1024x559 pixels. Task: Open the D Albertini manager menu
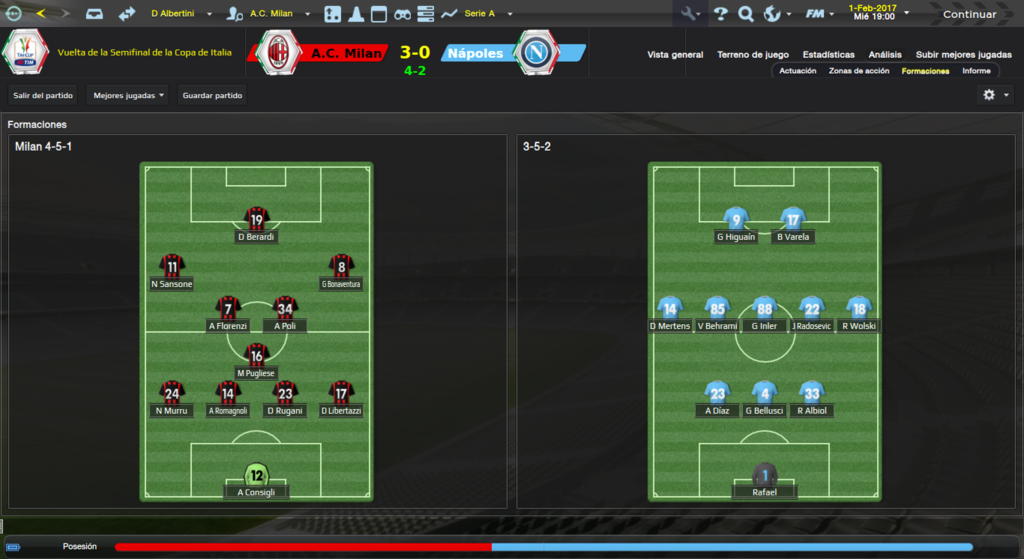pos(178,14)
